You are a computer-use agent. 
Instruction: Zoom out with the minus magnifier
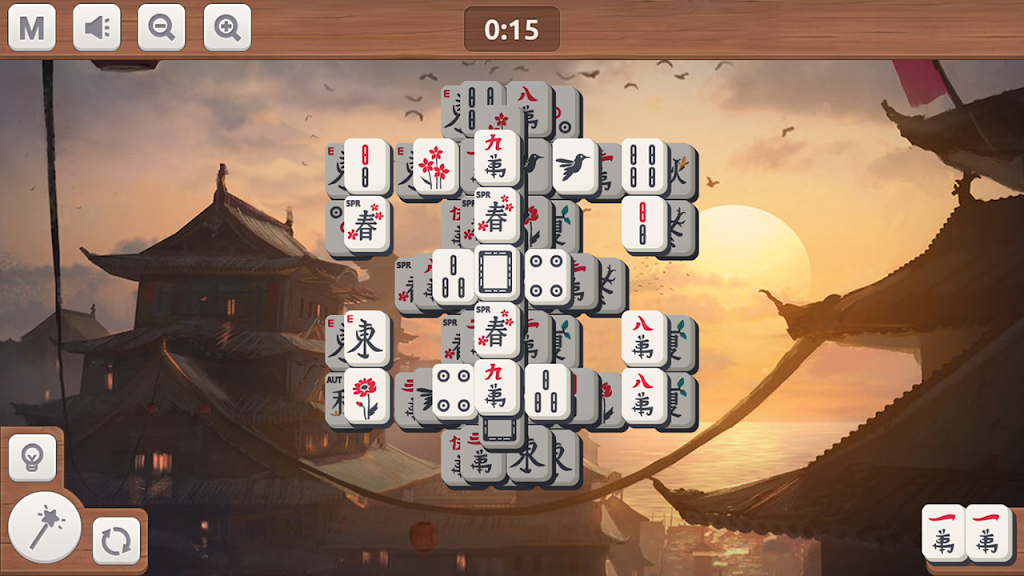(161, 28)
